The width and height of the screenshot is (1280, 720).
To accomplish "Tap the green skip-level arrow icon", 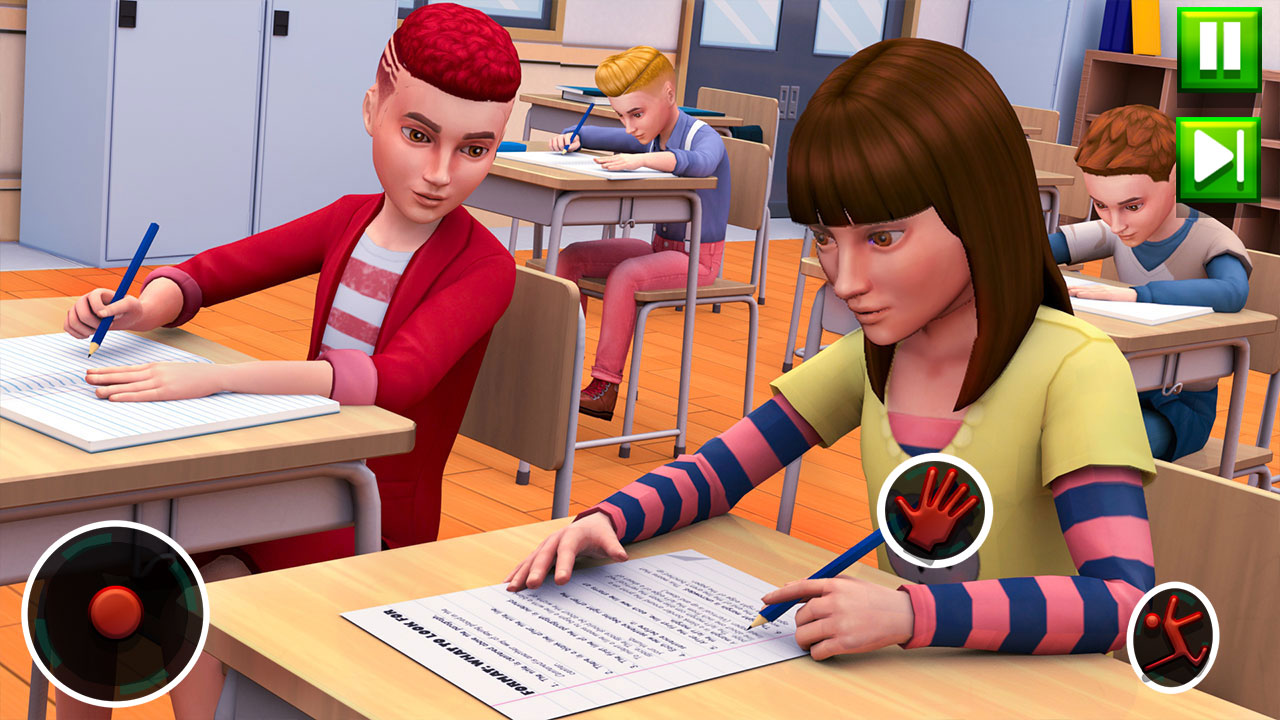I will (1220, 151).
